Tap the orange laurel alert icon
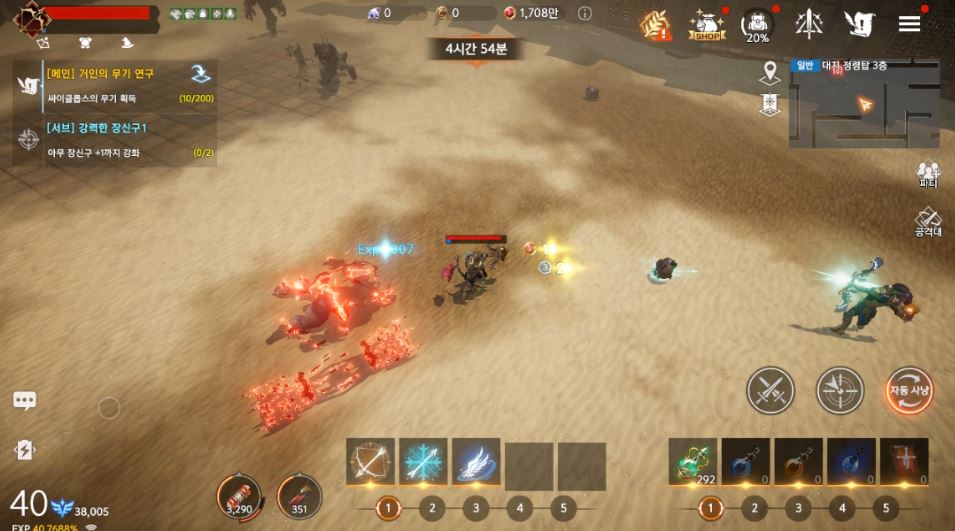Viewport: 955px width, 531px height. coord(656,26)
